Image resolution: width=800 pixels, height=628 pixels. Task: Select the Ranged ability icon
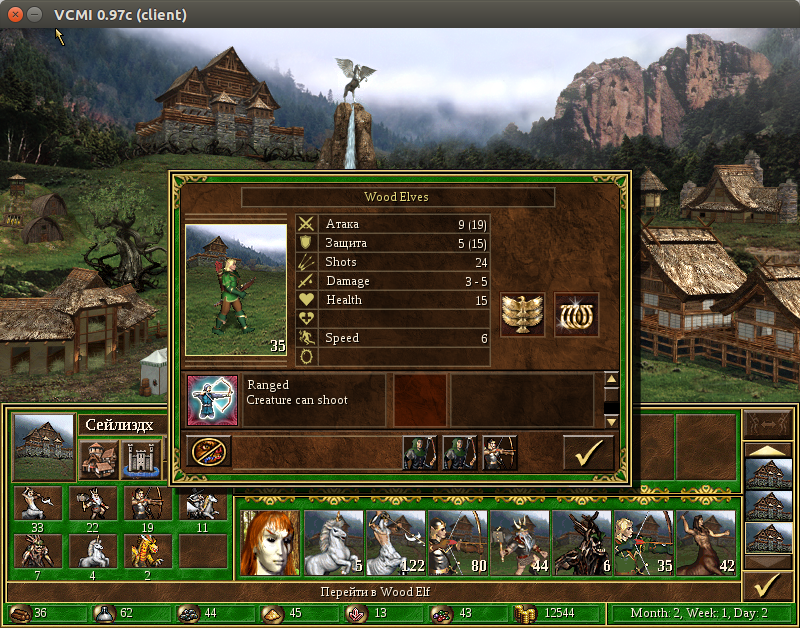[212, 400]
